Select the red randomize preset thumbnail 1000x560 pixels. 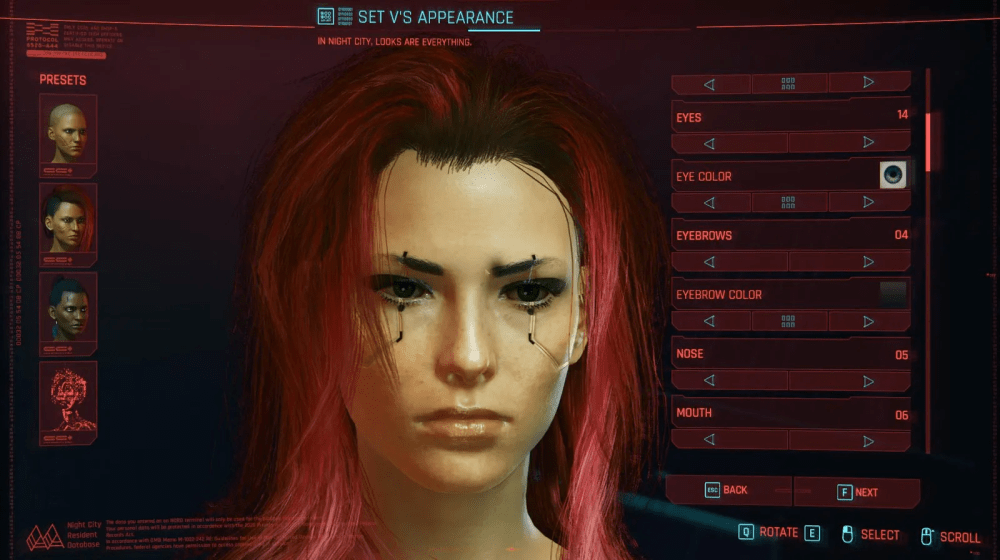[x=68, y=402]
